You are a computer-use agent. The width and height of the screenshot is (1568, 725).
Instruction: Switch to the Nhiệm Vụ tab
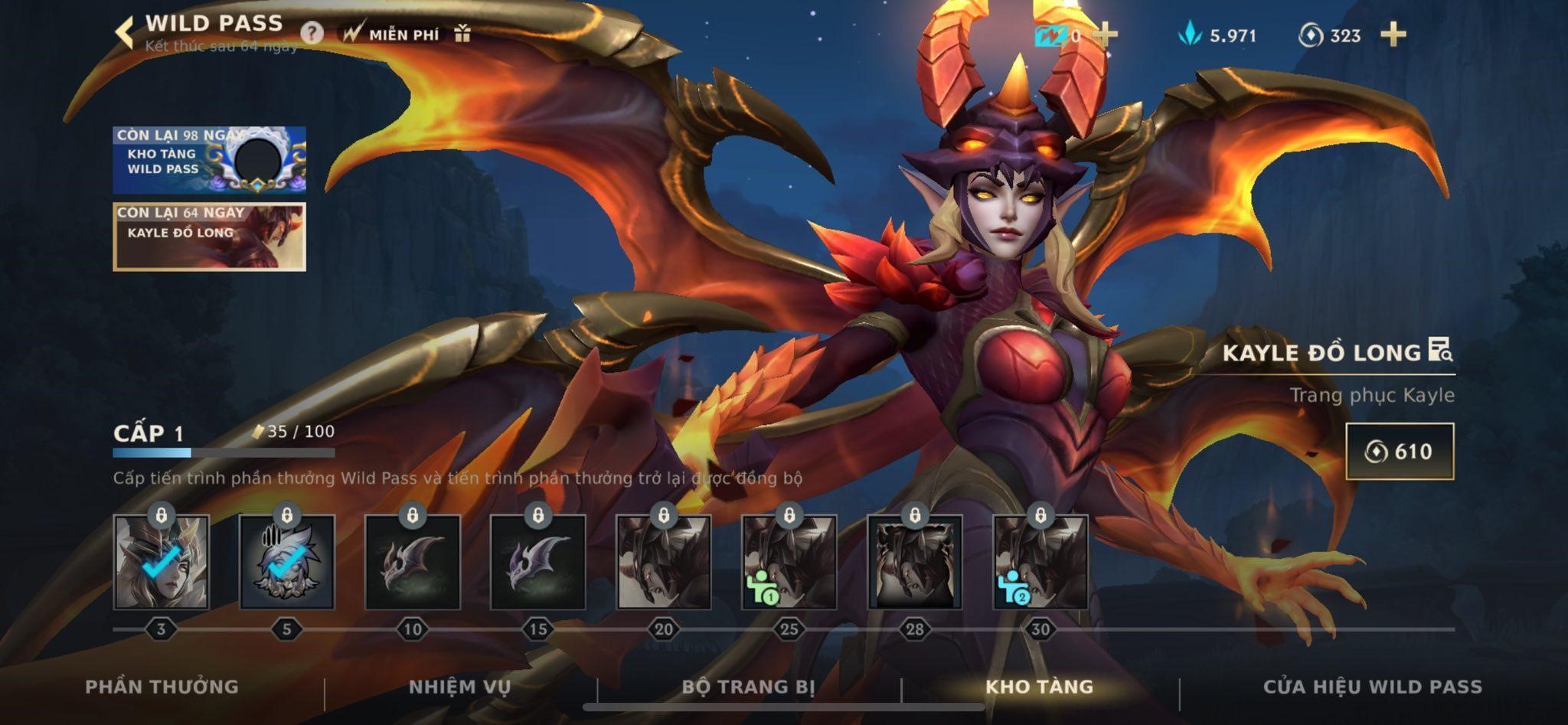pyautogui.click(x=459, y=687)
